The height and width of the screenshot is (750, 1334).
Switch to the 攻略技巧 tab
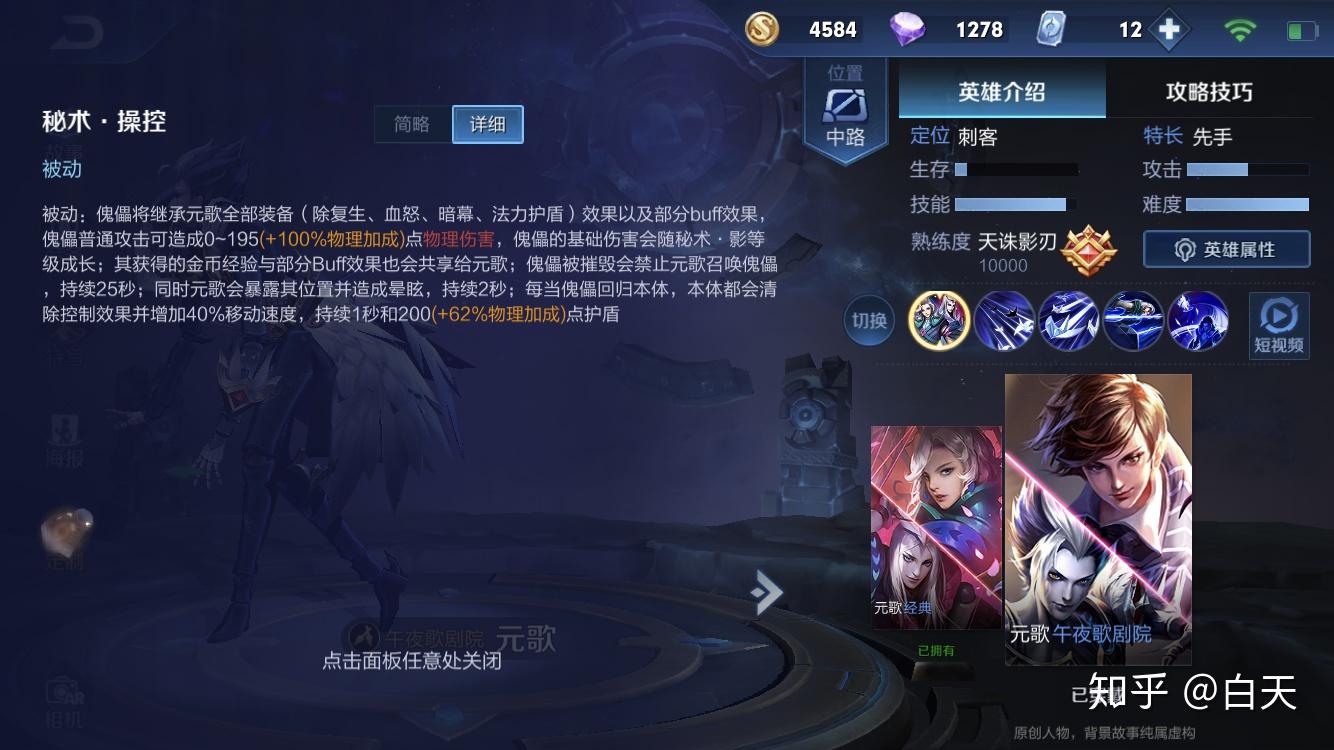(1211, 91)
